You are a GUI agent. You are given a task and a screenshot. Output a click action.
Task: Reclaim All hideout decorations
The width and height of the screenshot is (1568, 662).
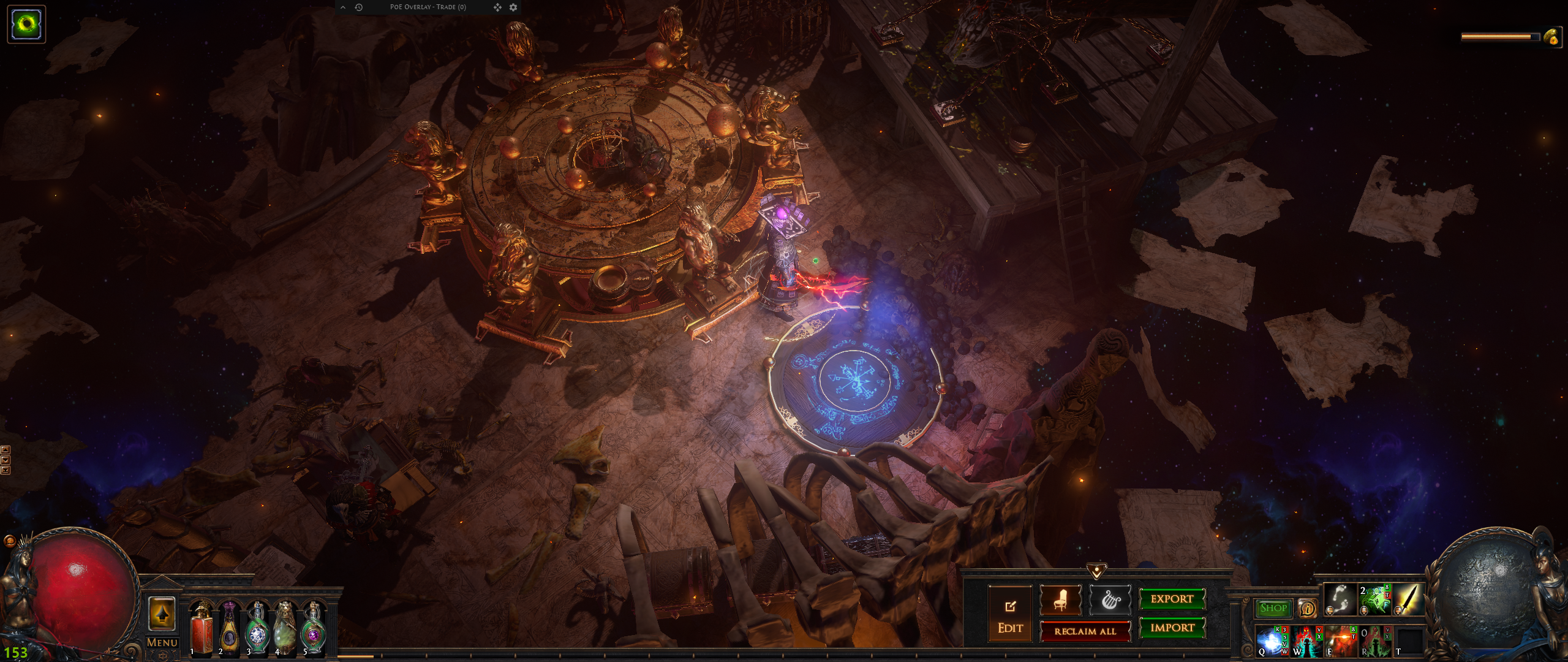pyautogui.click(x=1085, y=631)
